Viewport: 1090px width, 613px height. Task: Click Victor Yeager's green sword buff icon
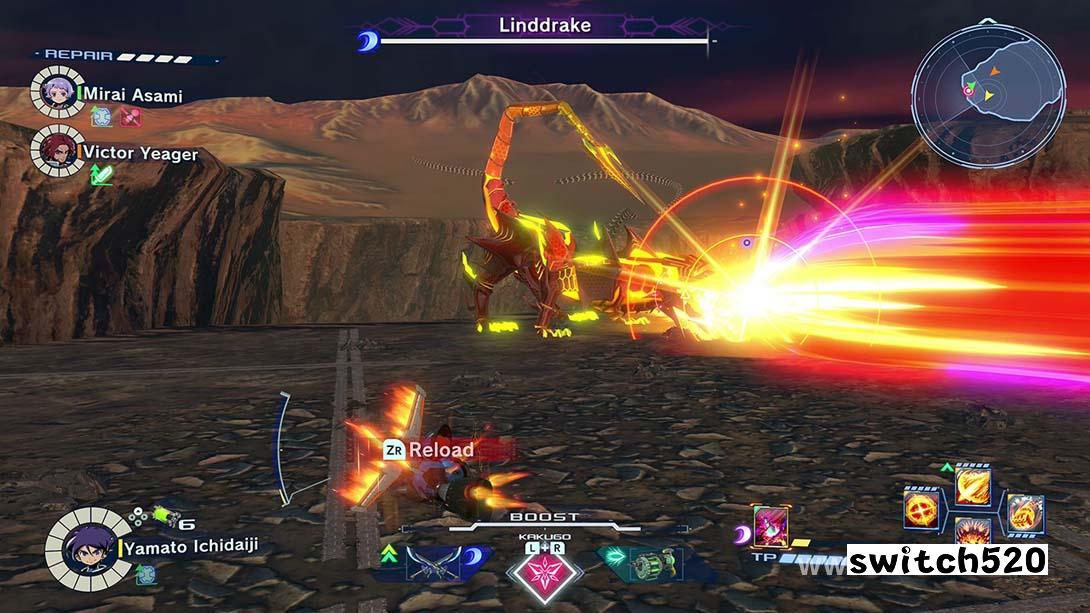tap(102, 175)
